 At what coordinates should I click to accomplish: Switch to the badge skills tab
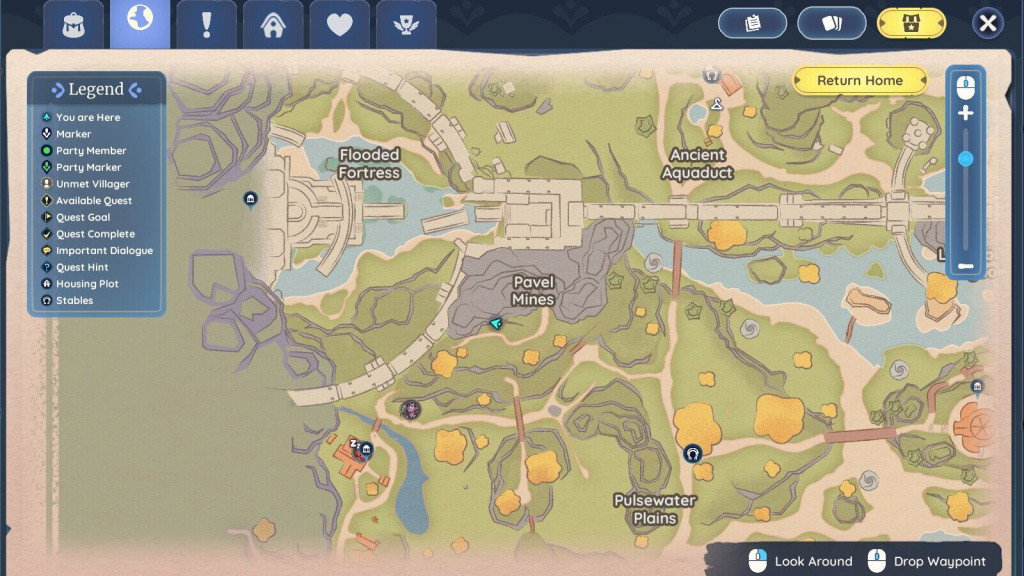406,24
